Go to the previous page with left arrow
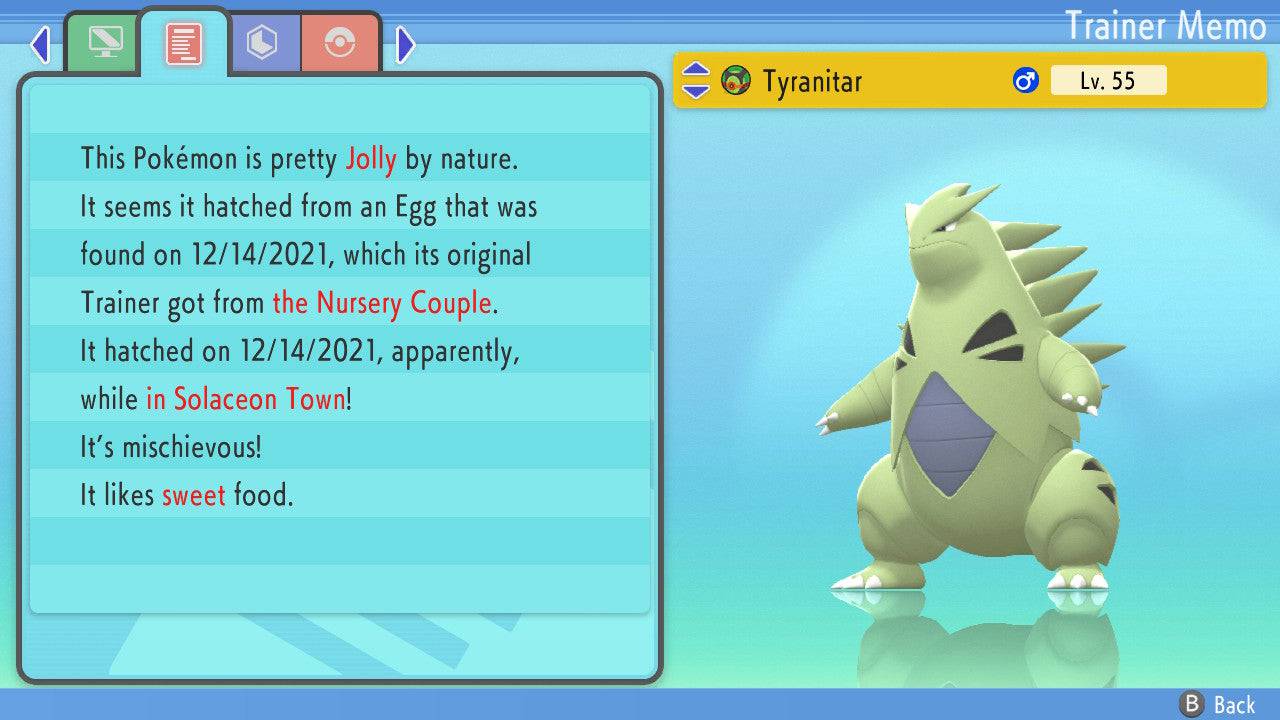The image size is (1280, 720). point(40,44)
